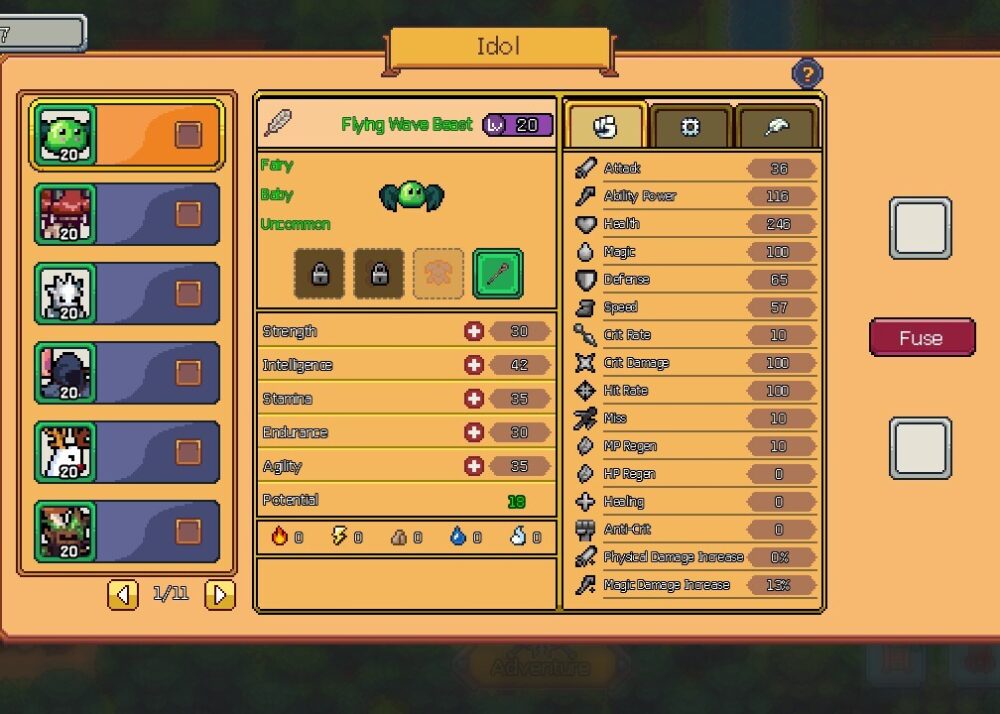Click the Fuse button
The height and width of the screenshot is (714, 1000).
click(x=921, y=338)
